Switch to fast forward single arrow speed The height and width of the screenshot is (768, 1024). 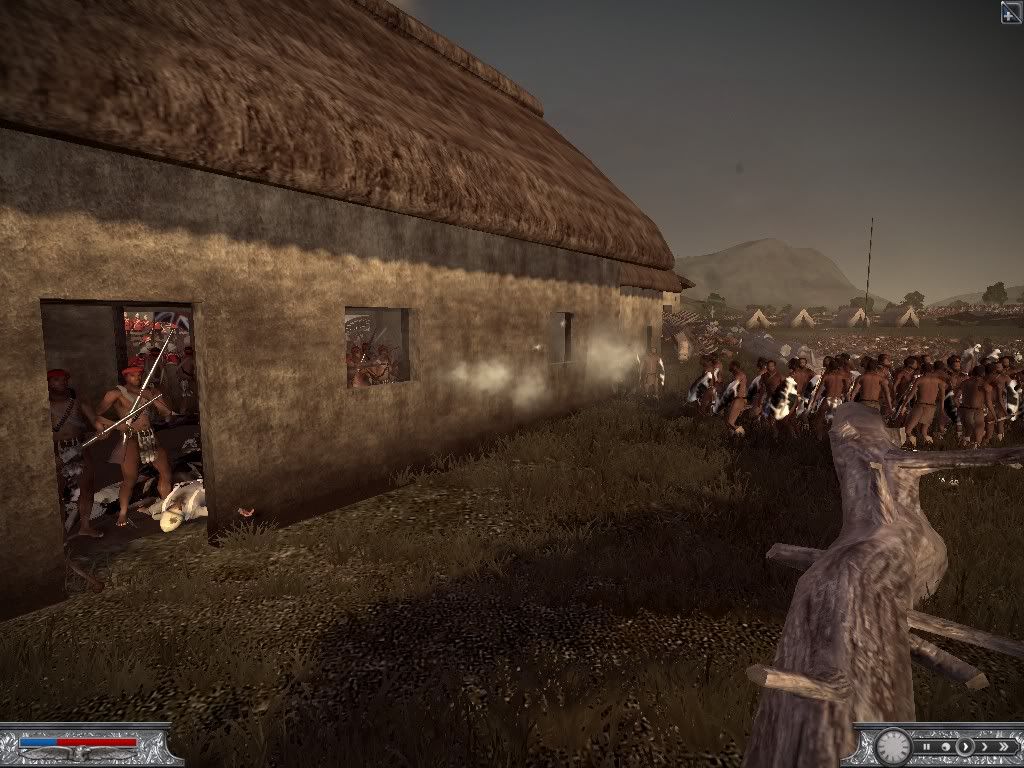(983, 746)
